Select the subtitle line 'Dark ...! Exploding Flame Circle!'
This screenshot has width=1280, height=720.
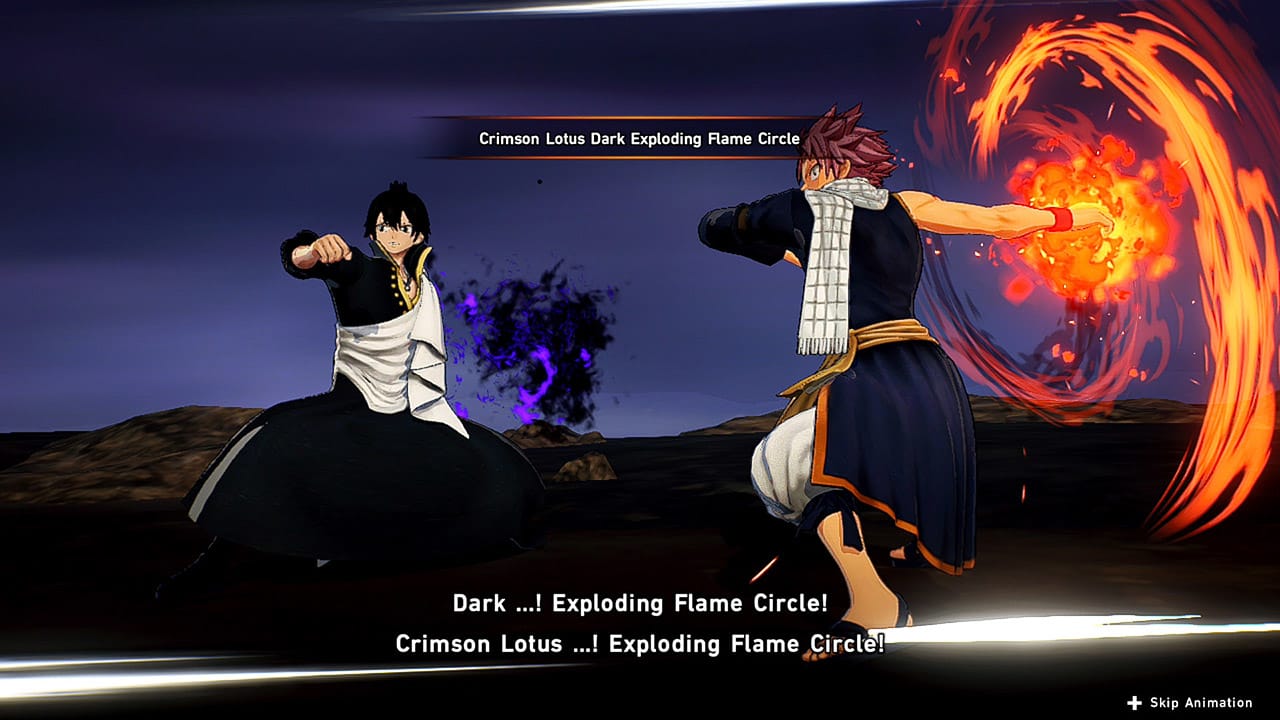coord(640,604)
